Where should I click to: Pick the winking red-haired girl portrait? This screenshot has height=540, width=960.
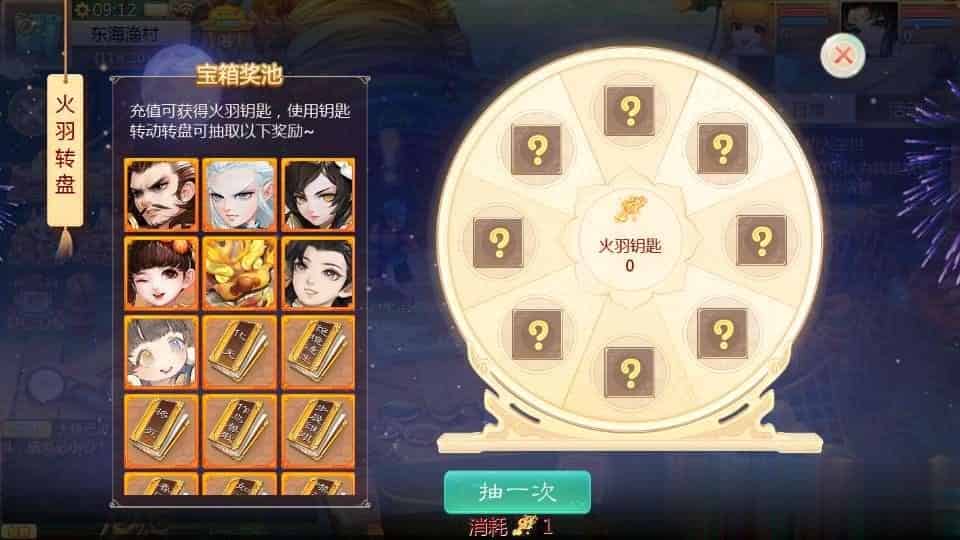(161, 272)
